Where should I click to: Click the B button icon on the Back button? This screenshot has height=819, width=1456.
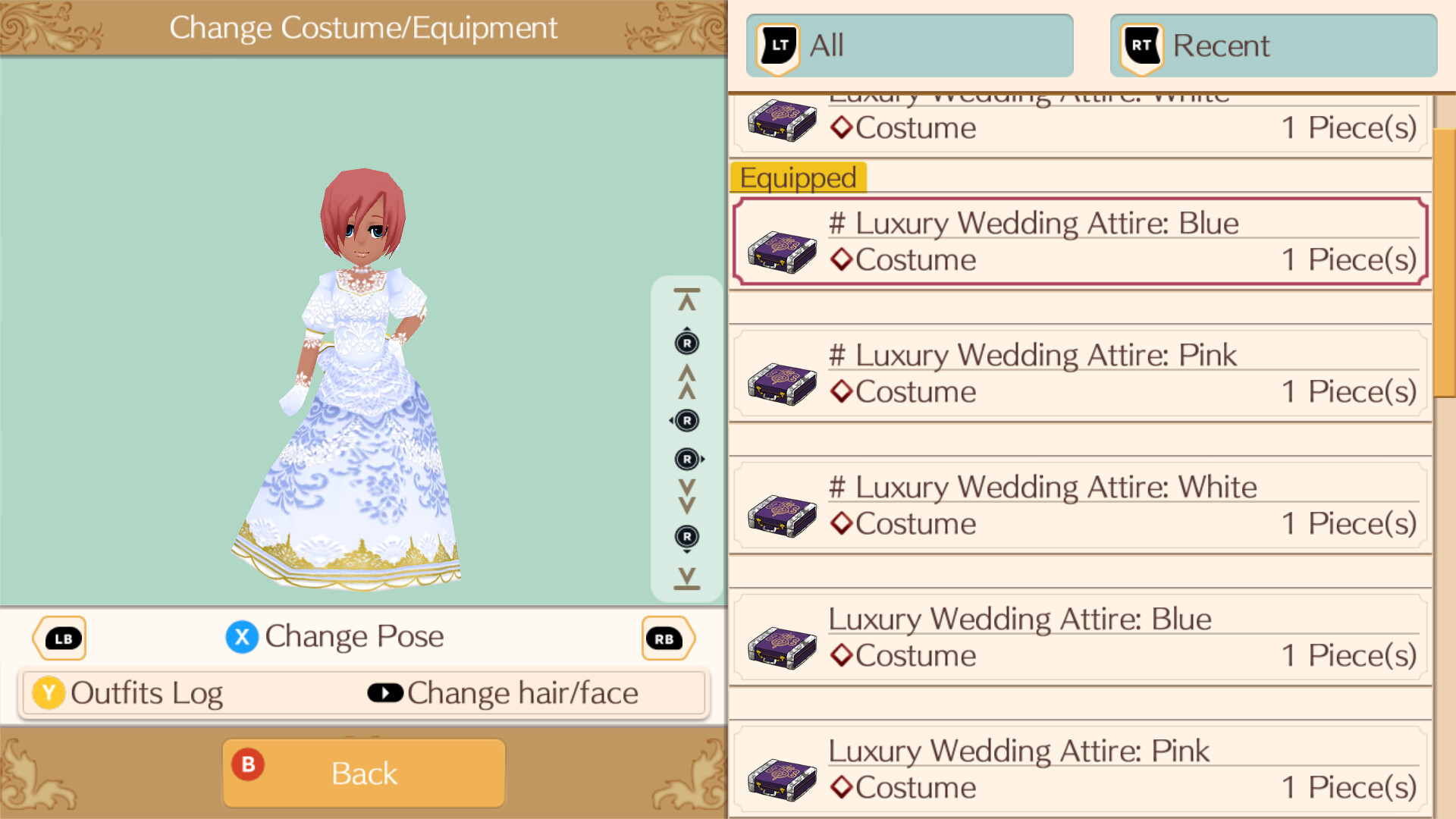(248, 766)
